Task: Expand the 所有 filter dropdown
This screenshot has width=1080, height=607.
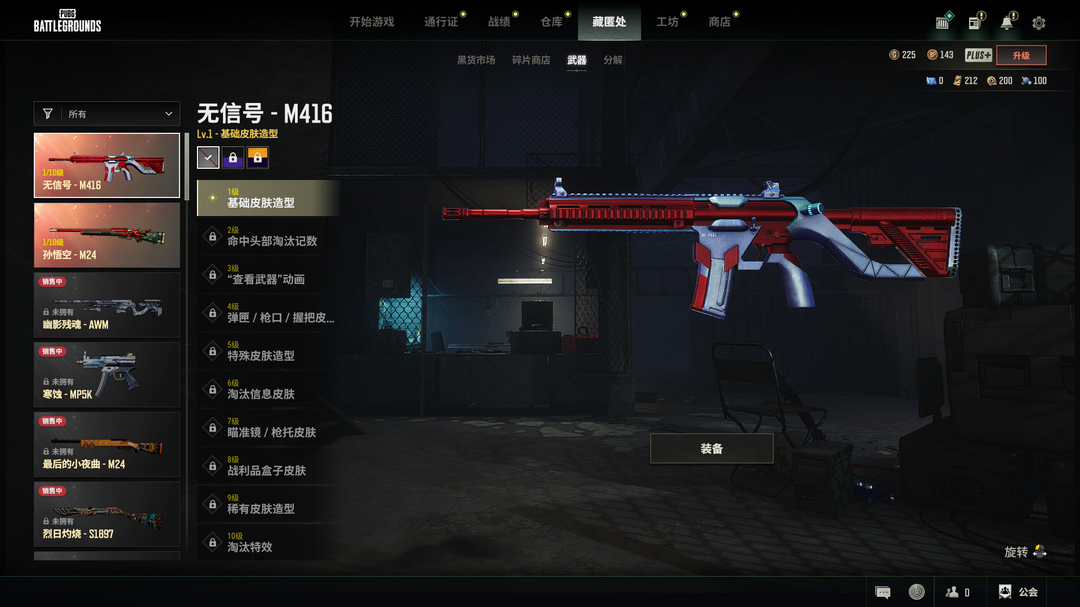Action: pos(107,114)
